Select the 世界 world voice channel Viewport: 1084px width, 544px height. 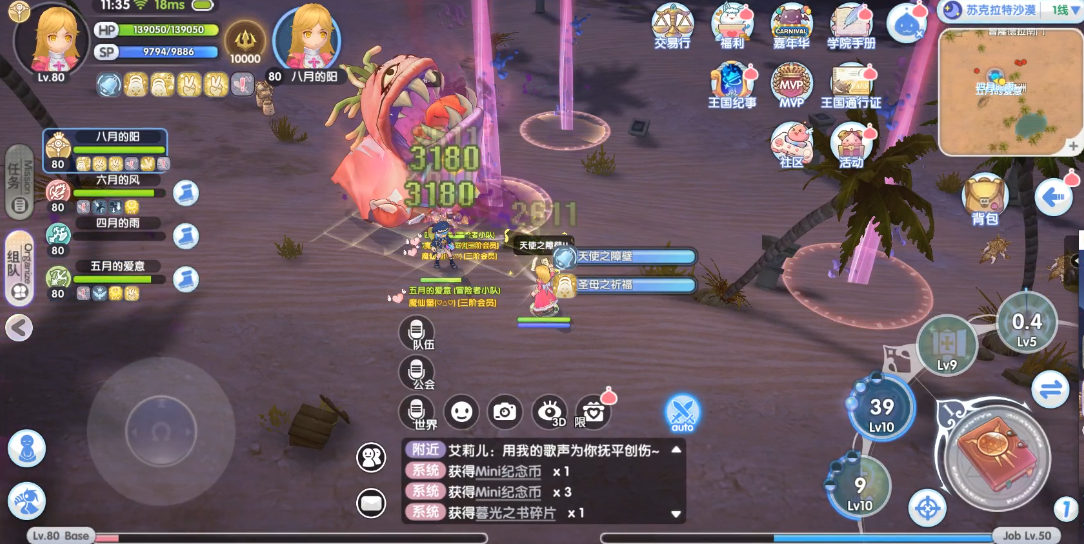416,411
